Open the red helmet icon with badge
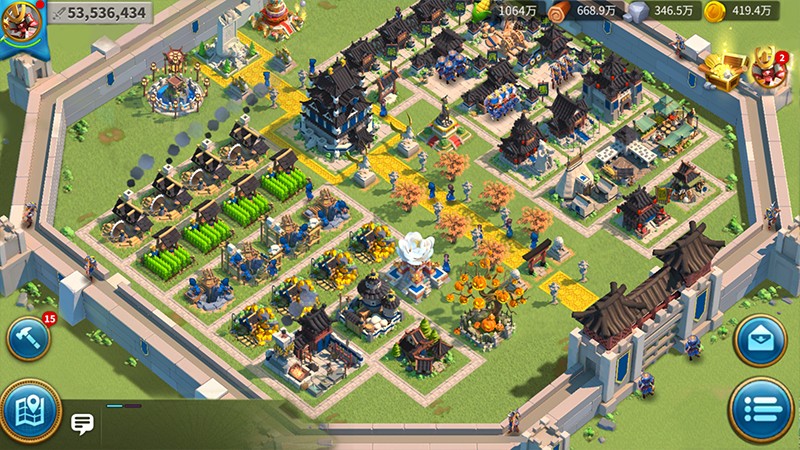Image resolution: width=800 pixels, height=450 pixels. coord(768,70)
